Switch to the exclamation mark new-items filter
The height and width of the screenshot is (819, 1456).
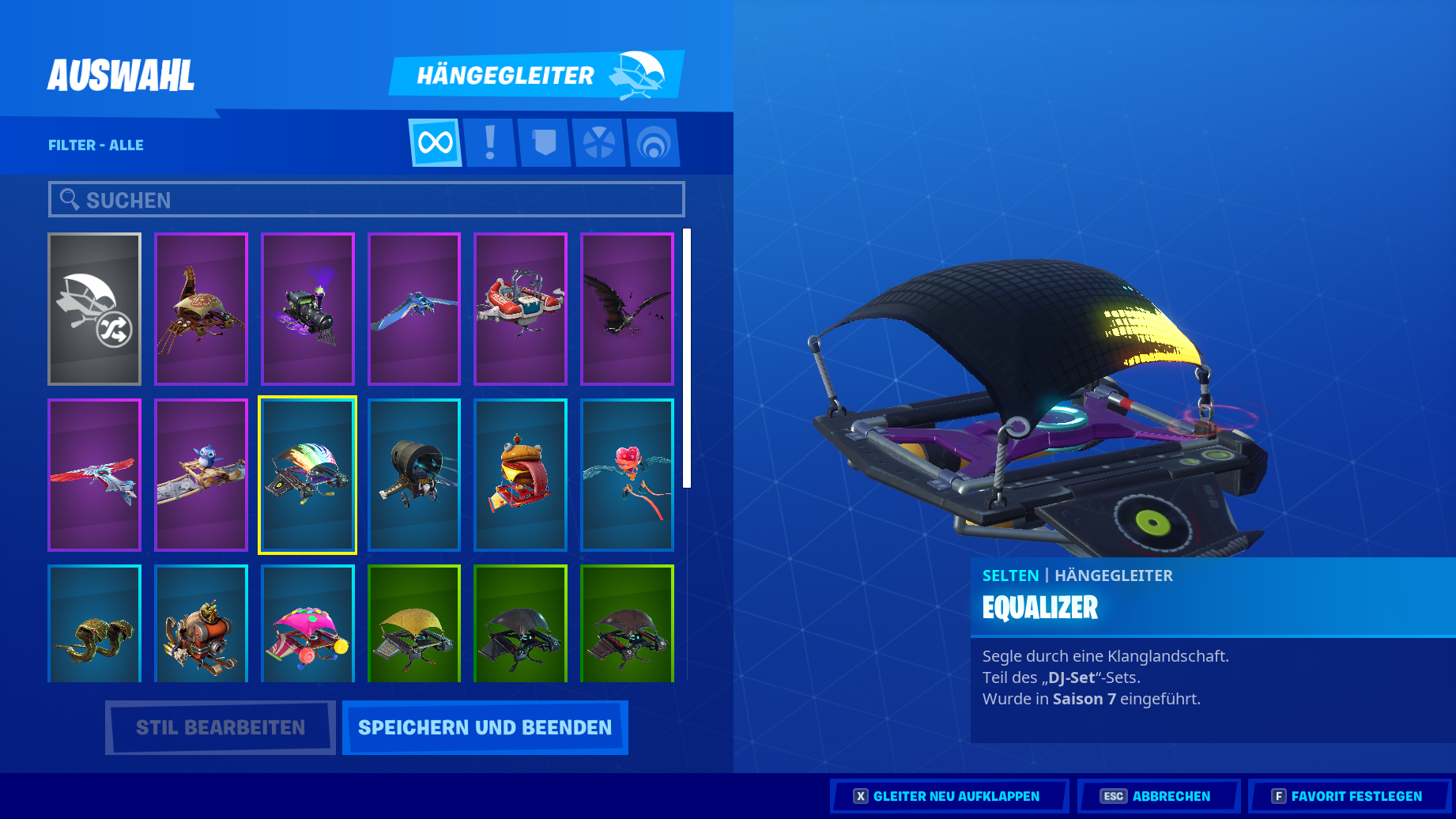pos(490,143)
